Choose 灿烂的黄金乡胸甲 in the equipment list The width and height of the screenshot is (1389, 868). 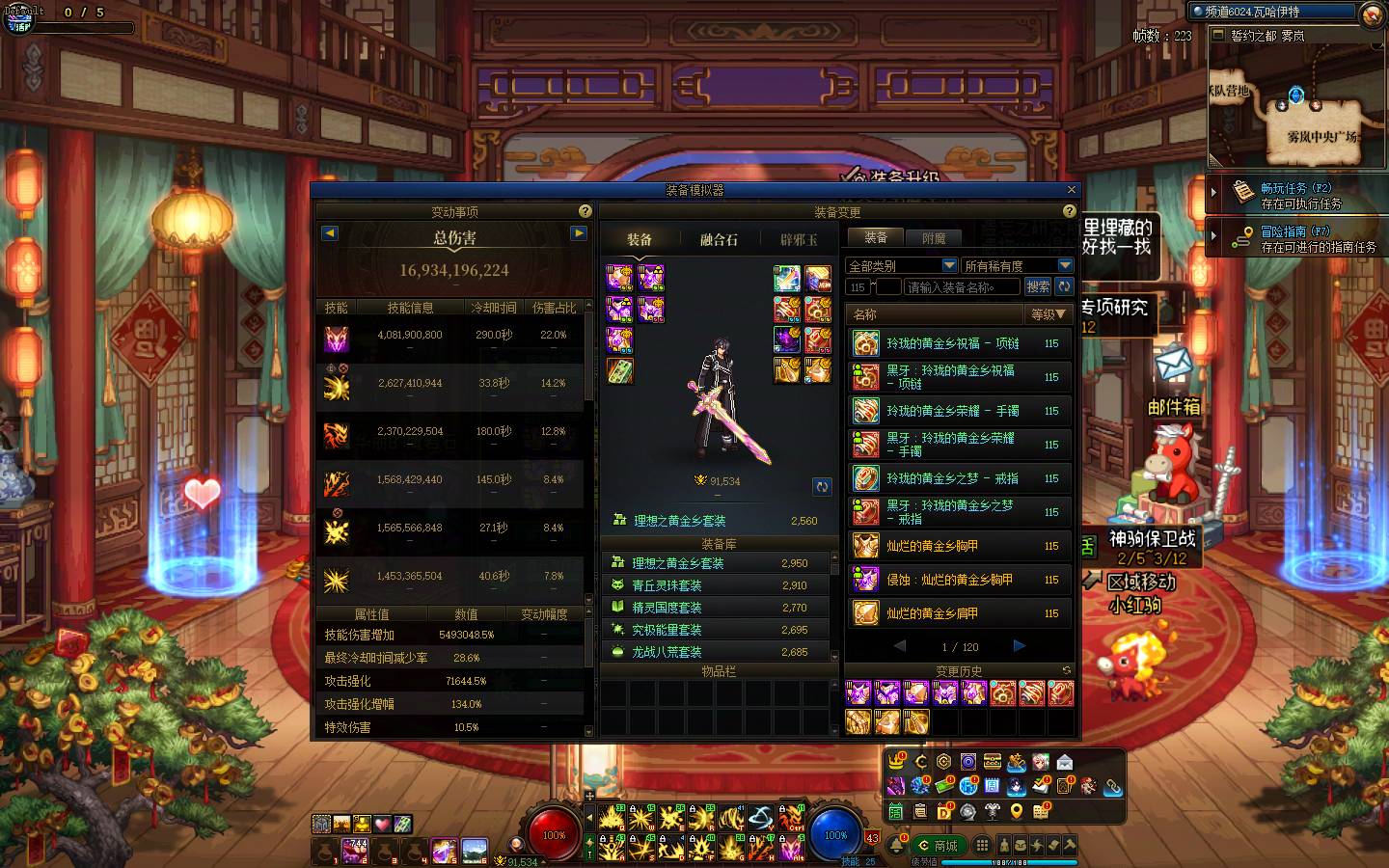click(x=932, y=546)
